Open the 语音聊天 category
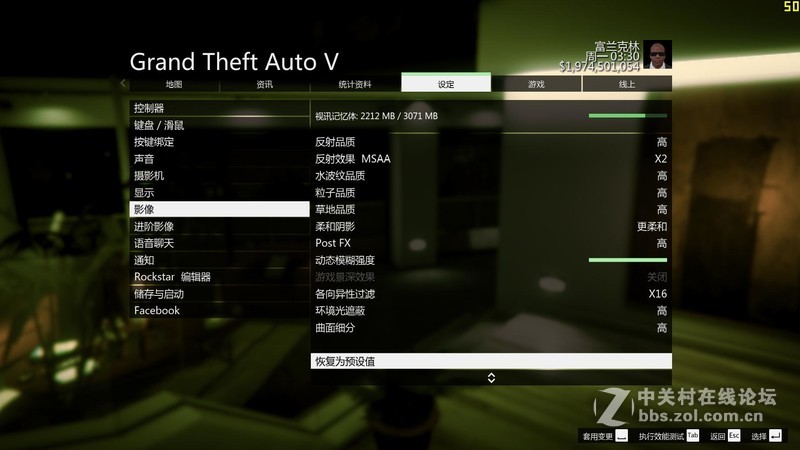This screenshot has width=800, height=450. pyautogui.click(x=220, y=243)
